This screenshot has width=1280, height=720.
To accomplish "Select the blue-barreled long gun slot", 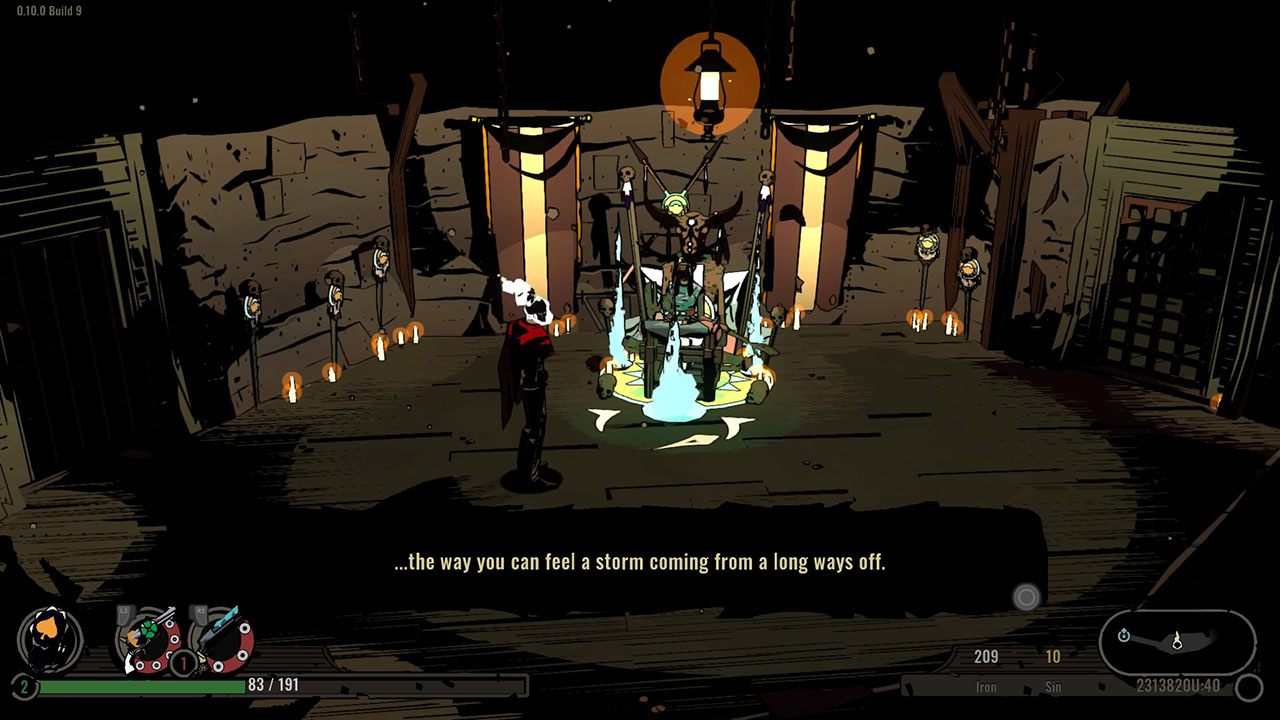I will pyautogui.click(x=222, y=638).
